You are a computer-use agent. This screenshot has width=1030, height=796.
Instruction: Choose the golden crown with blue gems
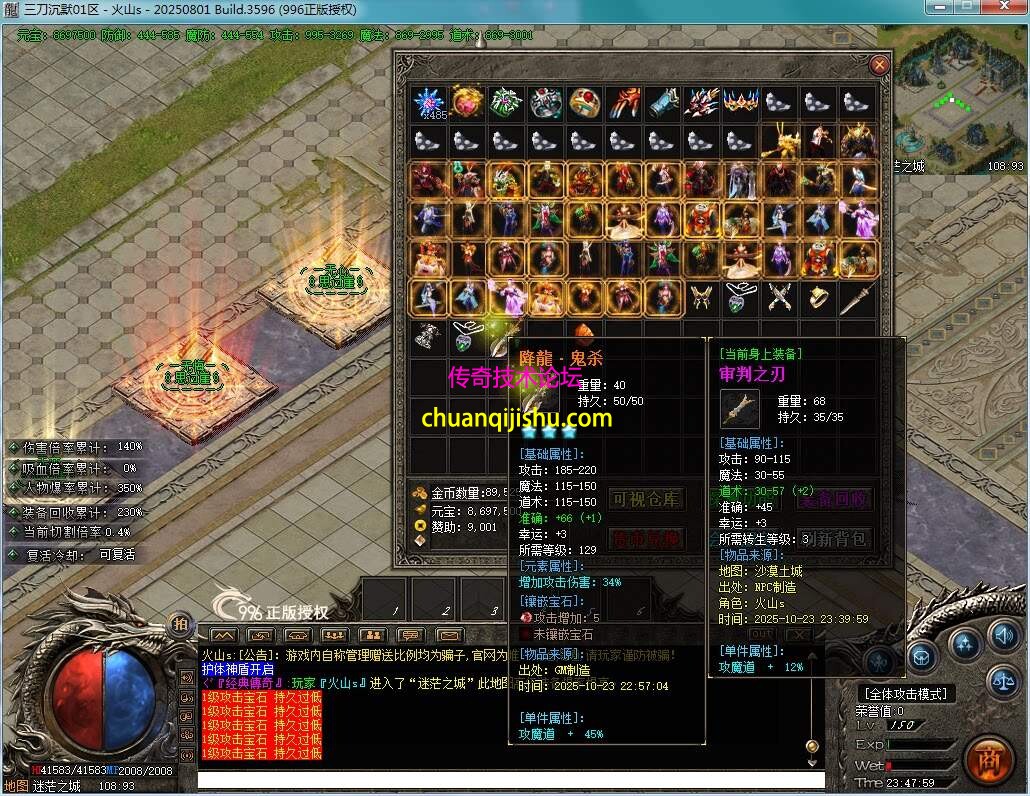tap(739, 102)
